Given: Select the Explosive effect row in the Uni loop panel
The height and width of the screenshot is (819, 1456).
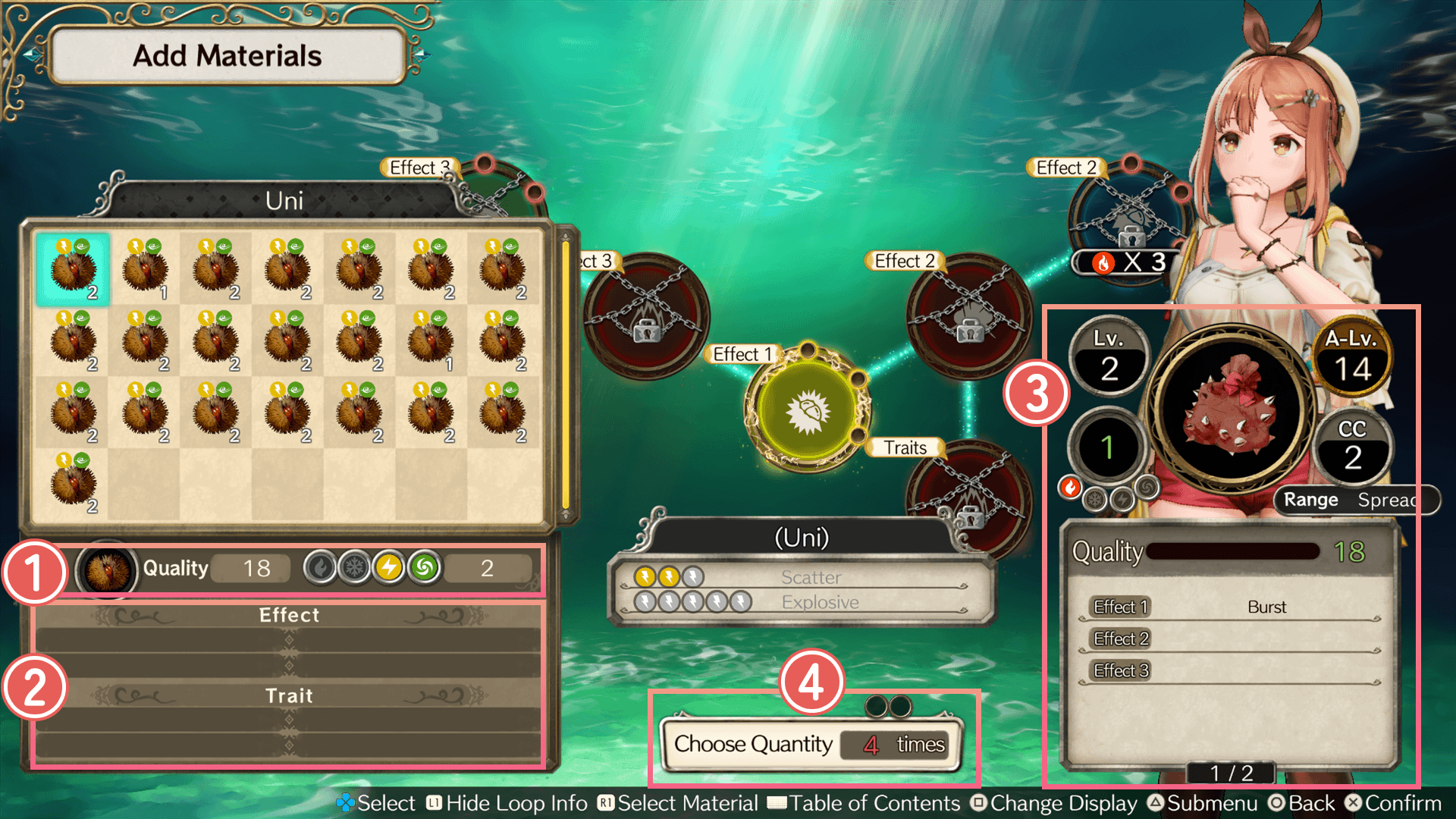Looking at the screenshot, I should click(802, 603).
